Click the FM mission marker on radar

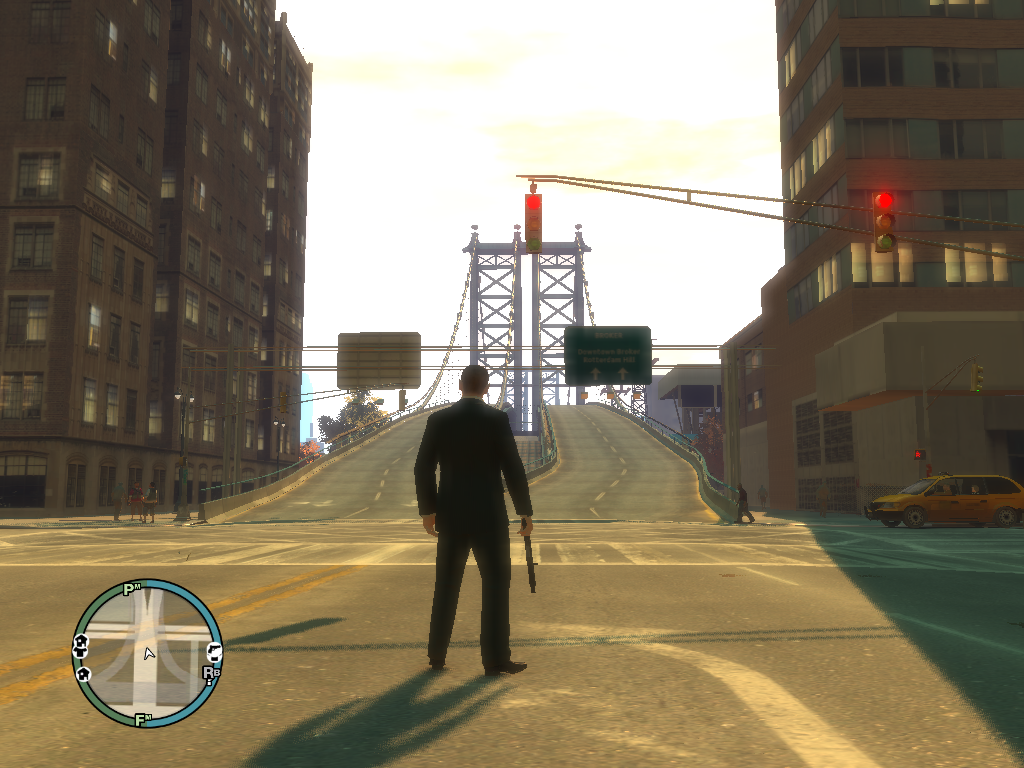point(142,718)
